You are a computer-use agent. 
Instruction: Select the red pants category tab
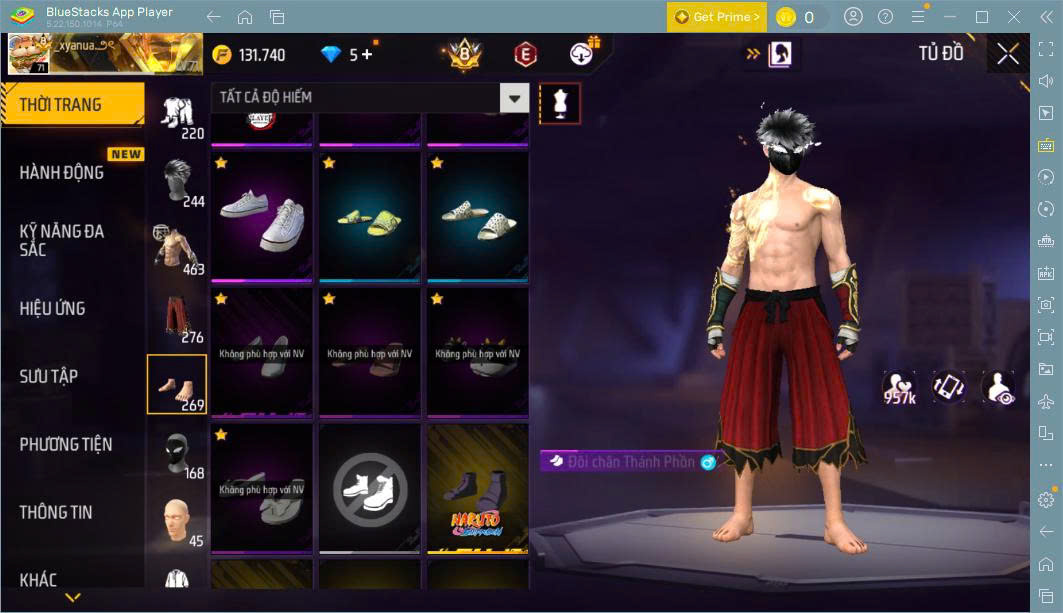(x=178, y=318)
